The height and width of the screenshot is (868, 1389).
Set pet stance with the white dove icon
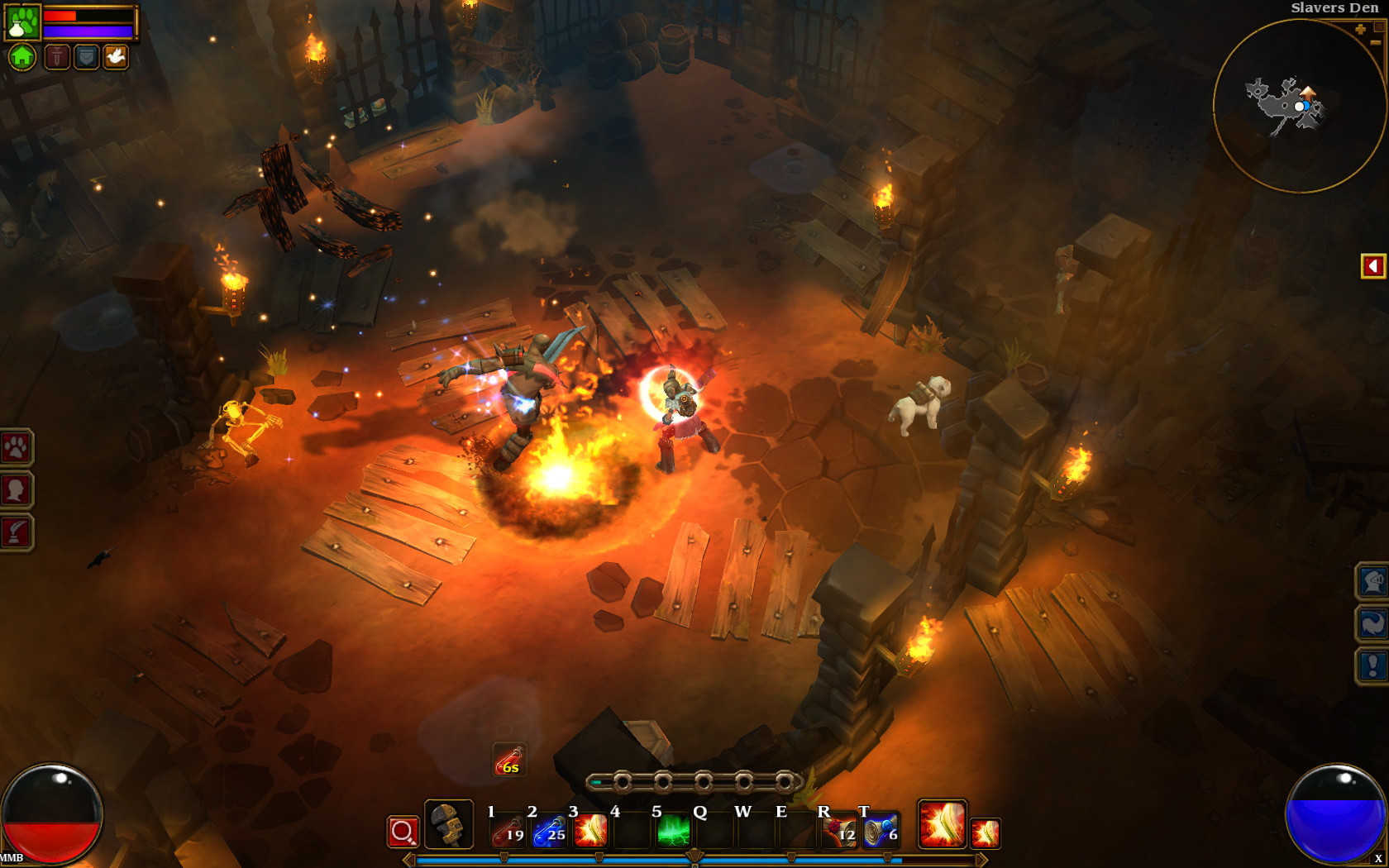[x=116, y=56]
